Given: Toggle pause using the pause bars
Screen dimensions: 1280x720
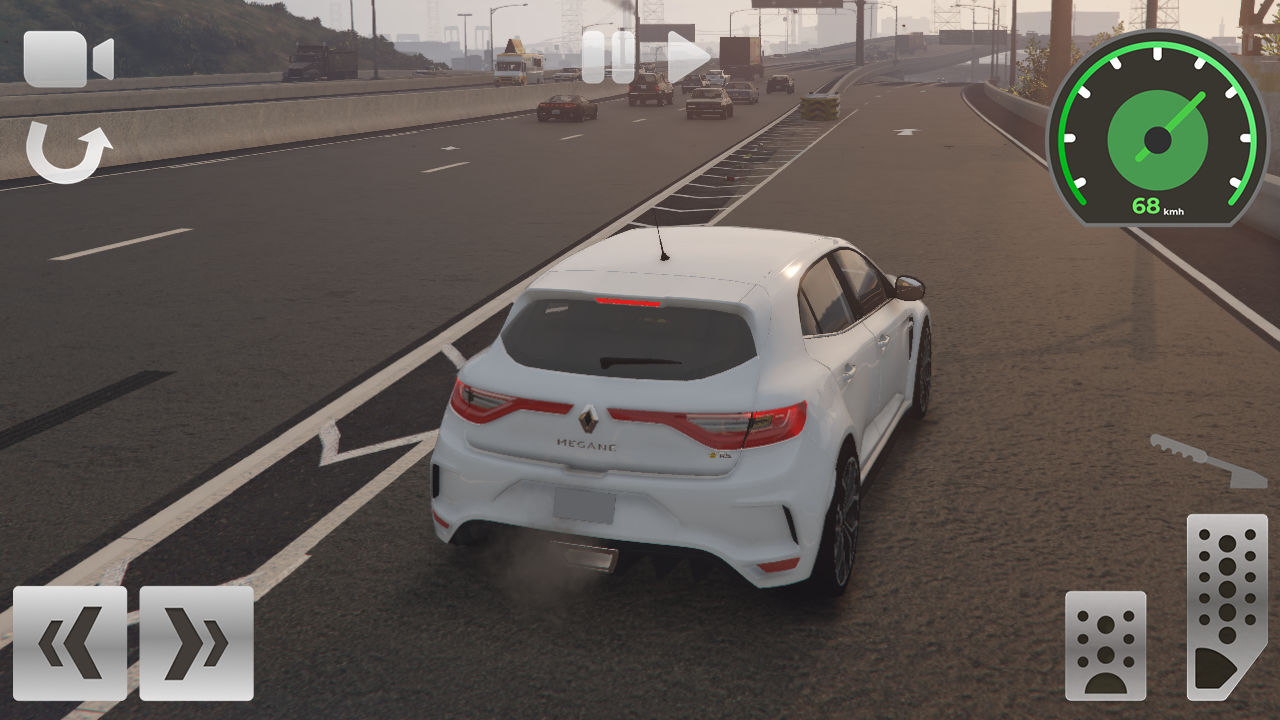Looking at the screenshot, I should [x=610, y=55].
